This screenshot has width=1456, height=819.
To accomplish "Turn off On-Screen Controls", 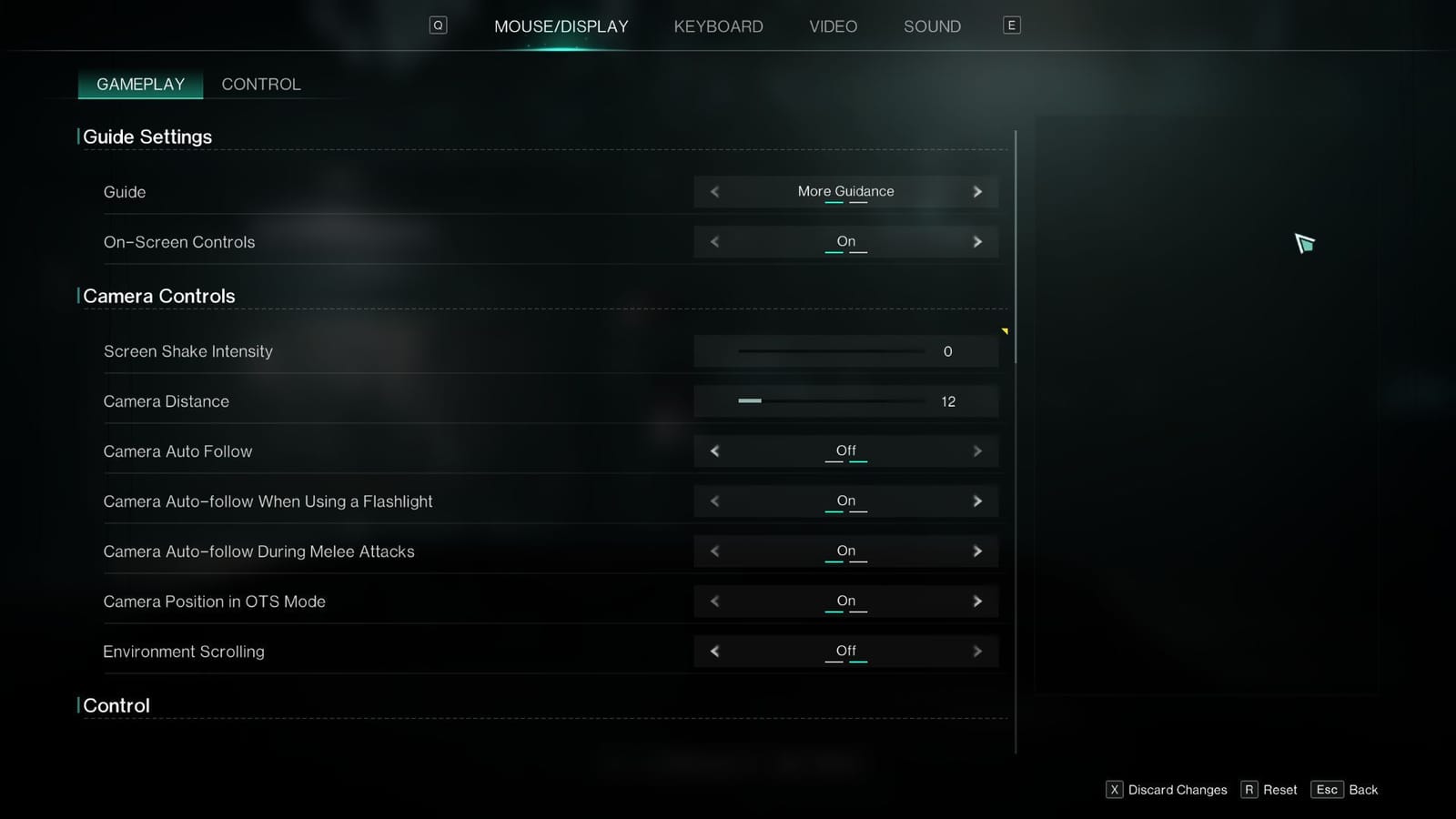I will [x=977, y=241].
